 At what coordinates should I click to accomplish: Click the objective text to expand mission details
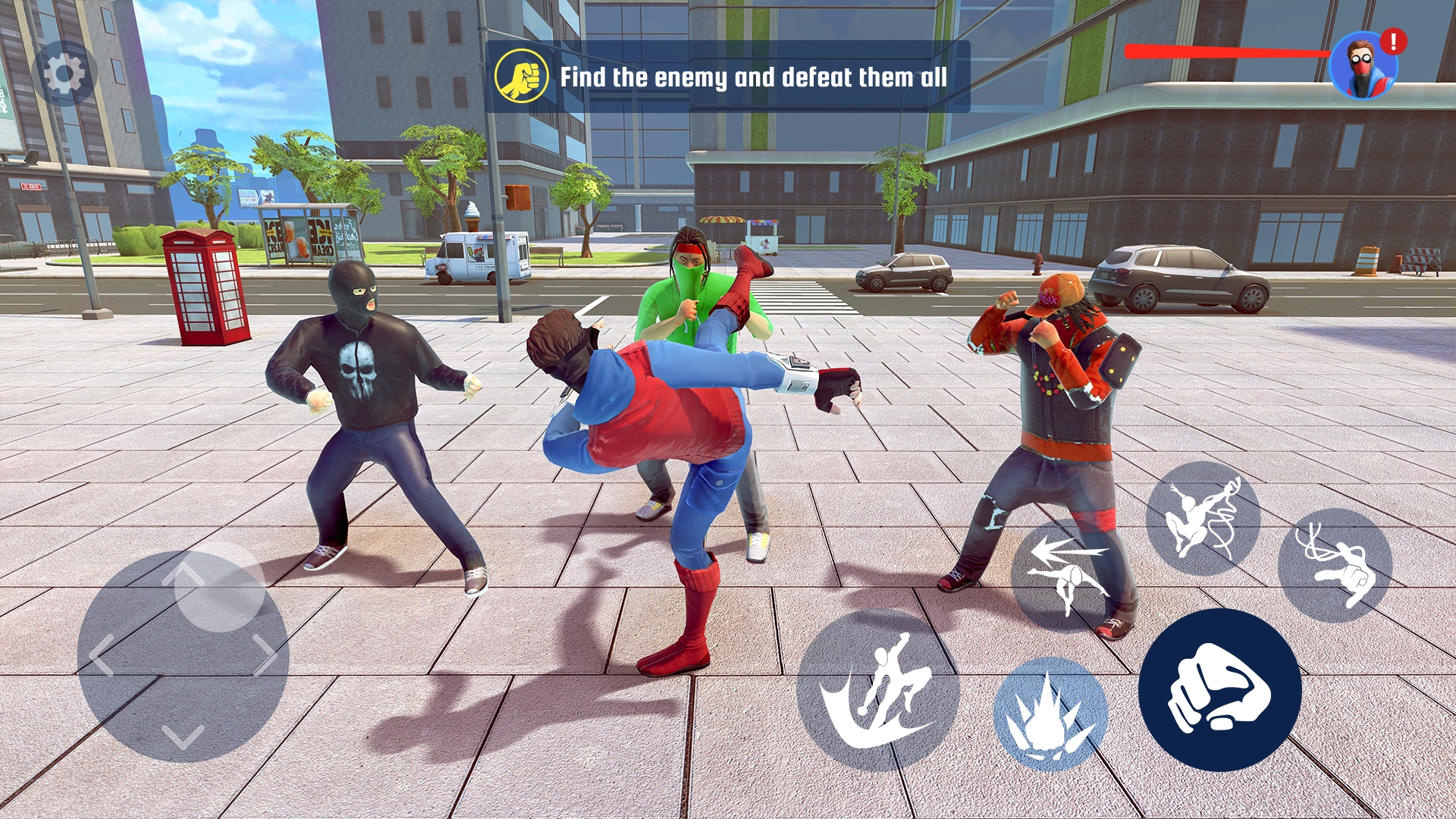(755, 74)
